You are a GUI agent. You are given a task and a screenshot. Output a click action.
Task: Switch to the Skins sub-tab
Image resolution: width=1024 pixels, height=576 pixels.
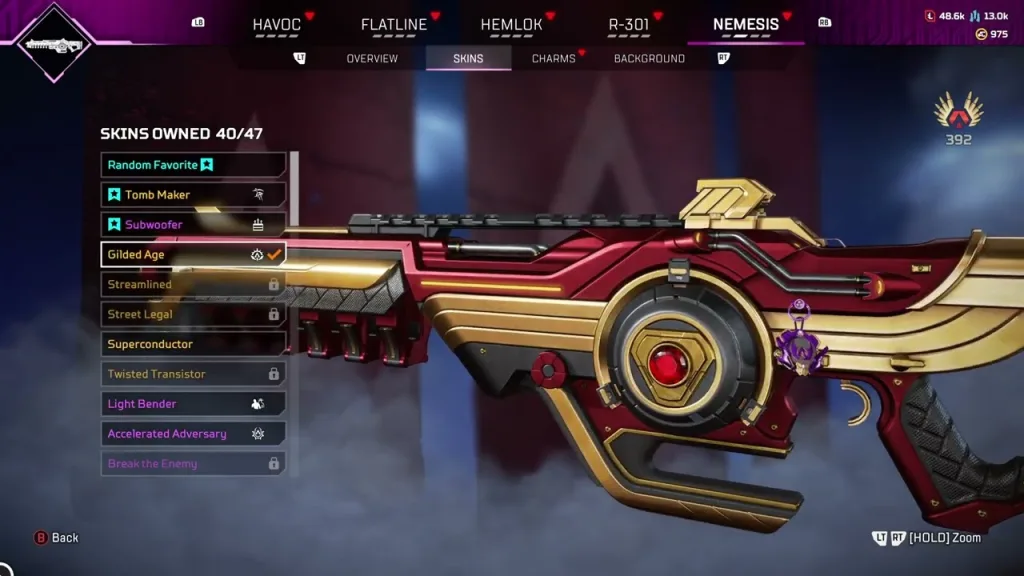click(468, 59)
